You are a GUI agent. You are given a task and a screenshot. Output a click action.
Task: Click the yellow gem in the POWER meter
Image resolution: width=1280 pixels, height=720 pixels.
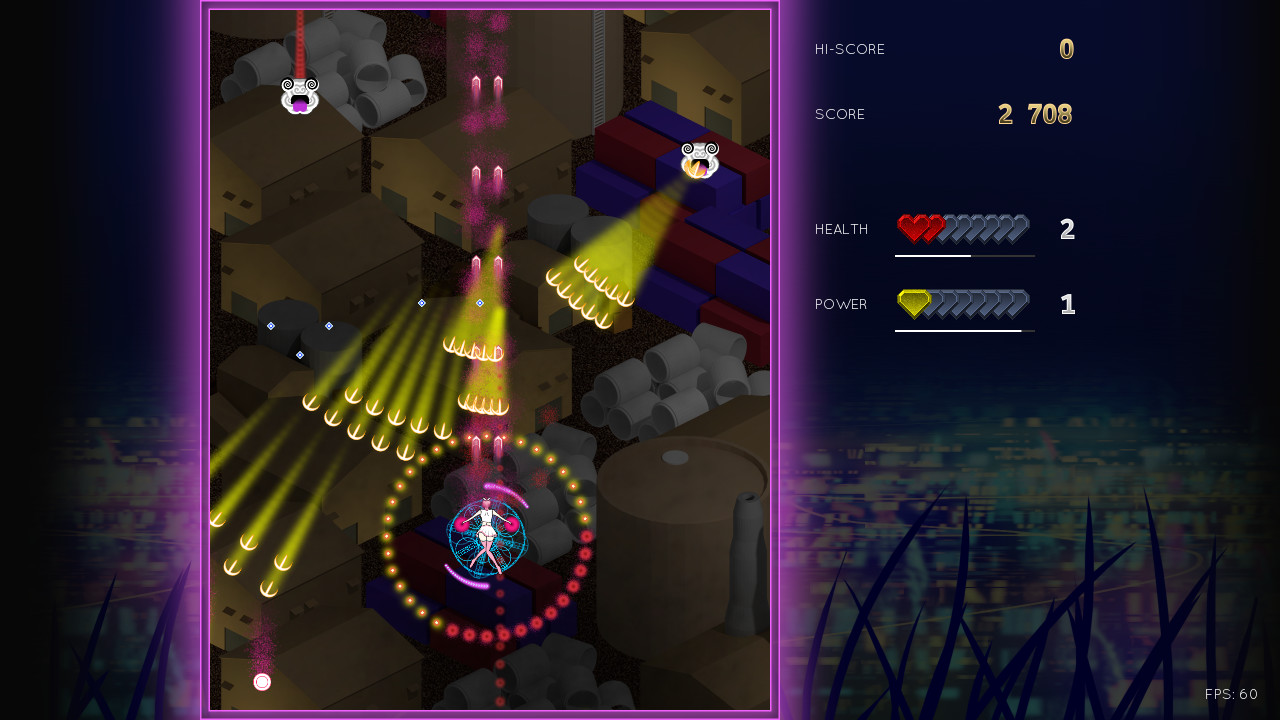911,301
